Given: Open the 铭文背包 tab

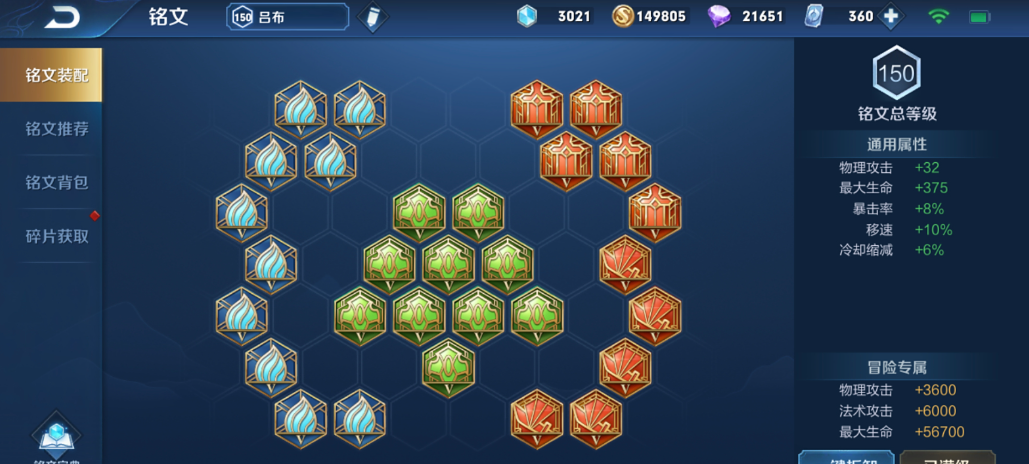Looking at the screenshot, I should (x=56, y=182).
